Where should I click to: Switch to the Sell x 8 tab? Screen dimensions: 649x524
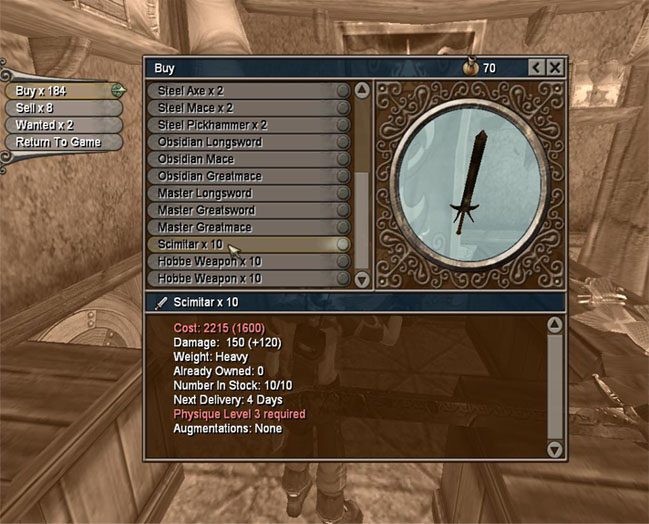(x=60, y=108)
